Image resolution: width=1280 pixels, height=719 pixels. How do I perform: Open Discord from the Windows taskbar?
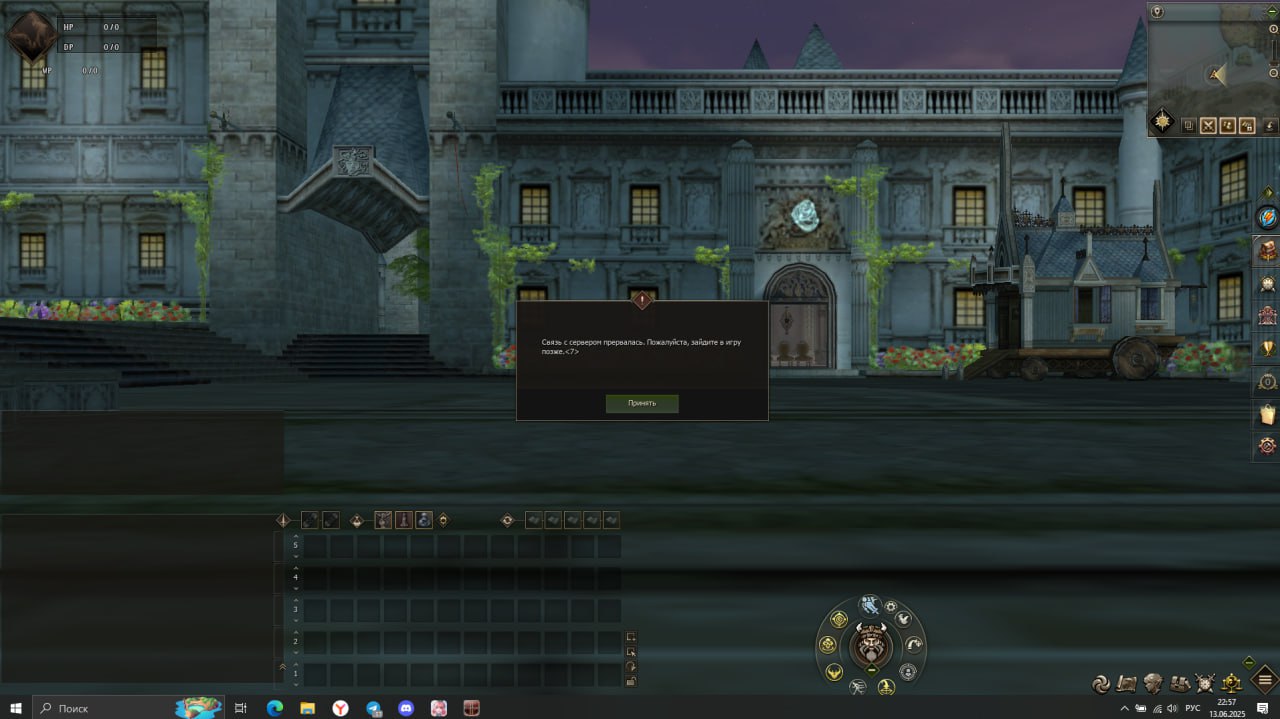click(405, 708)
